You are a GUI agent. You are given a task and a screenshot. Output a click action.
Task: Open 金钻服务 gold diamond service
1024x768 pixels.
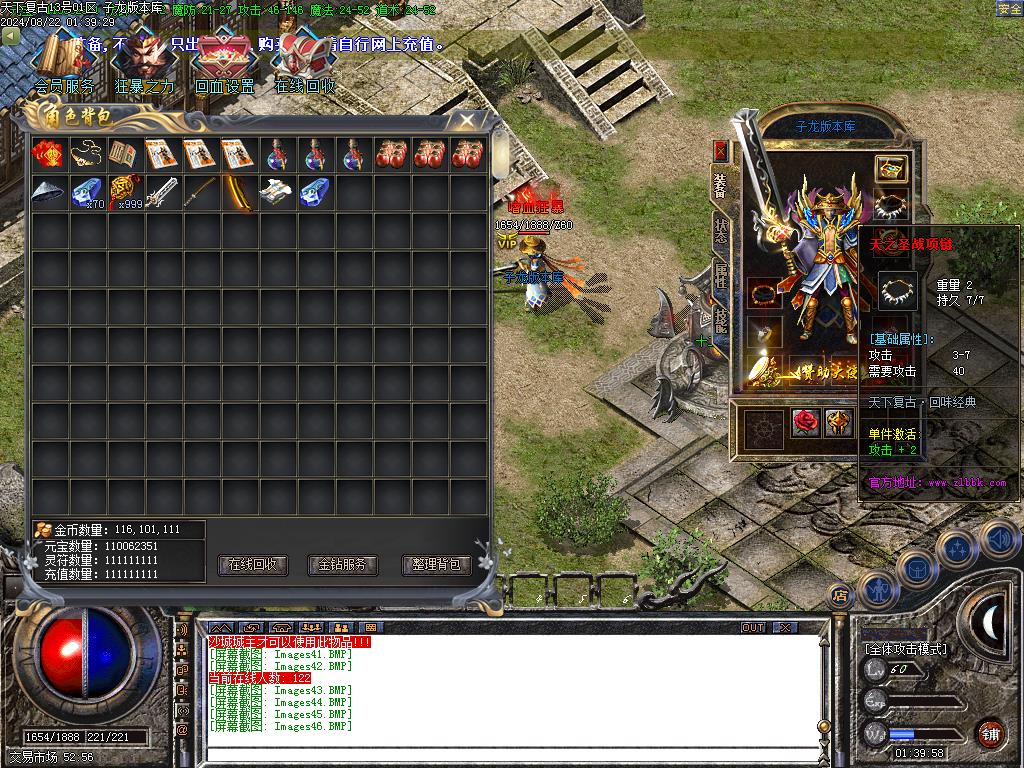[x=343, y=565]
